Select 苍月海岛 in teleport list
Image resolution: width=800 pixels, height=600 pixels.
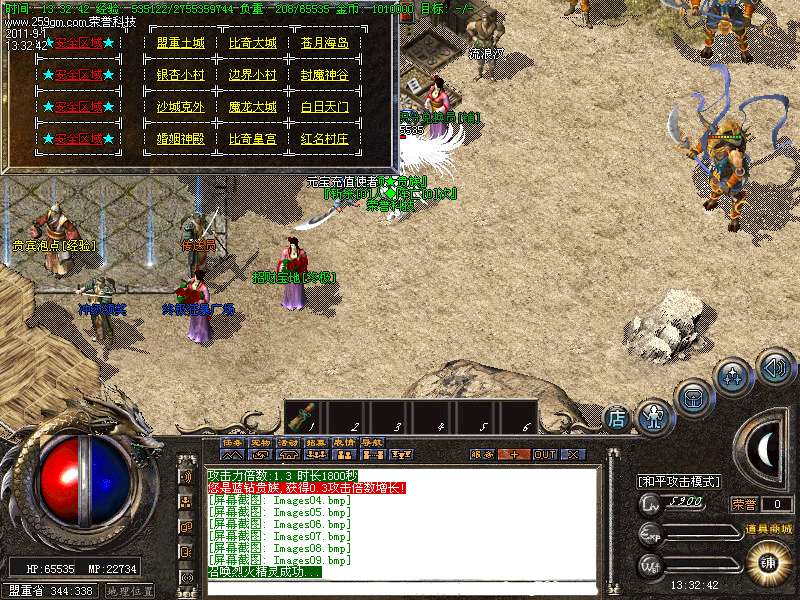click(325, 43)
